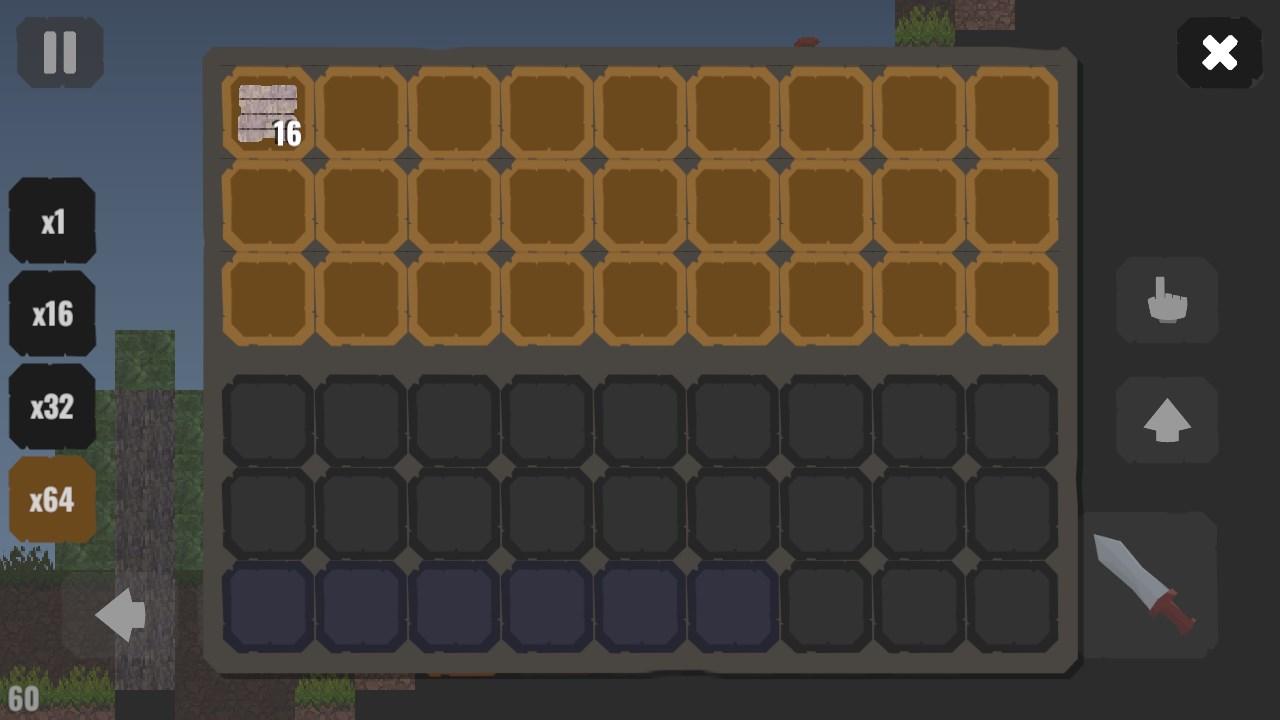
Task: Switch to the x16 stack size
Action: pyautogui.click(x=52, y=313)
